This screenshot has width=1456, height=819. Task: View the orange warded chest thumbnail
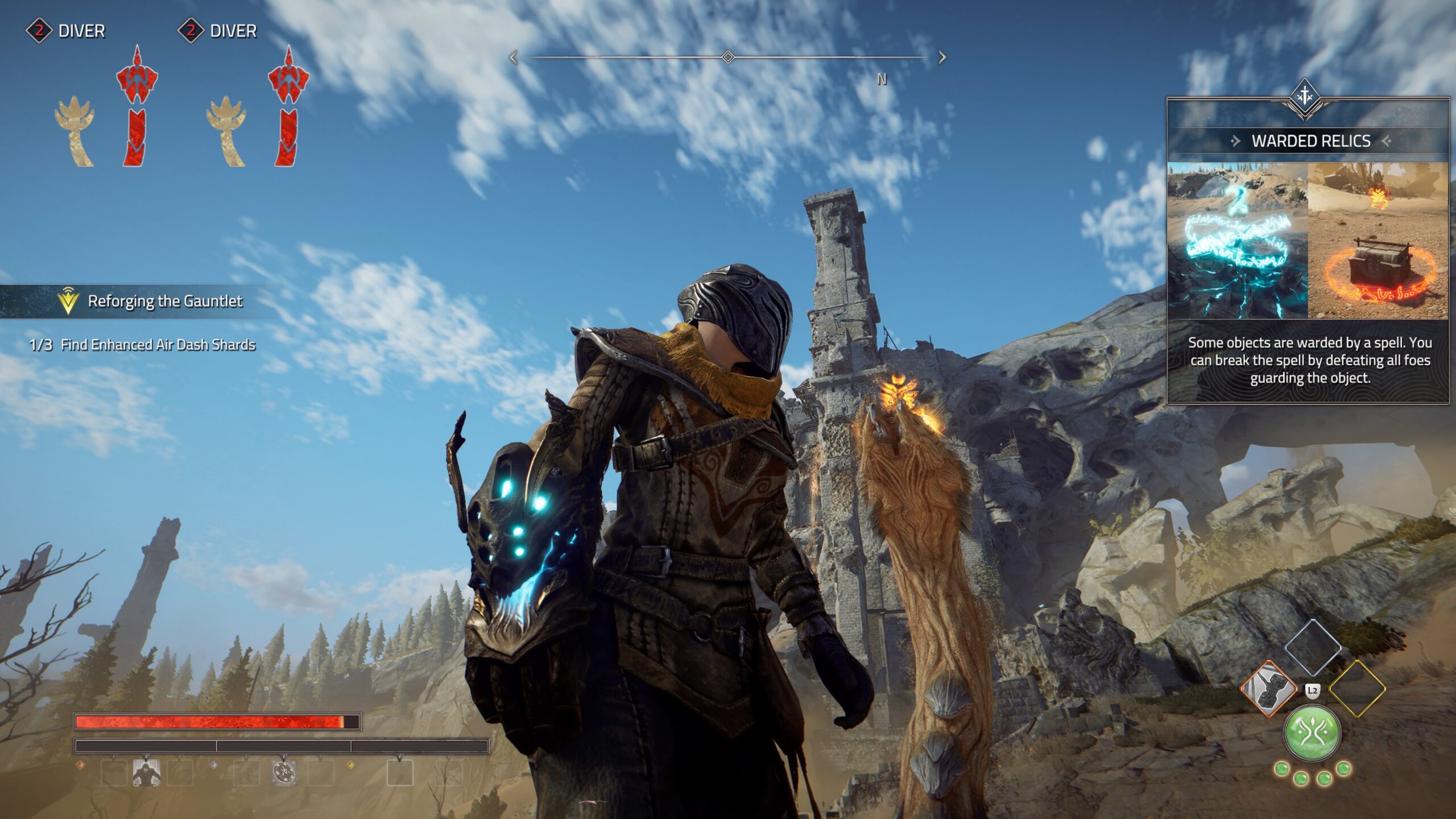point(1378,241)
